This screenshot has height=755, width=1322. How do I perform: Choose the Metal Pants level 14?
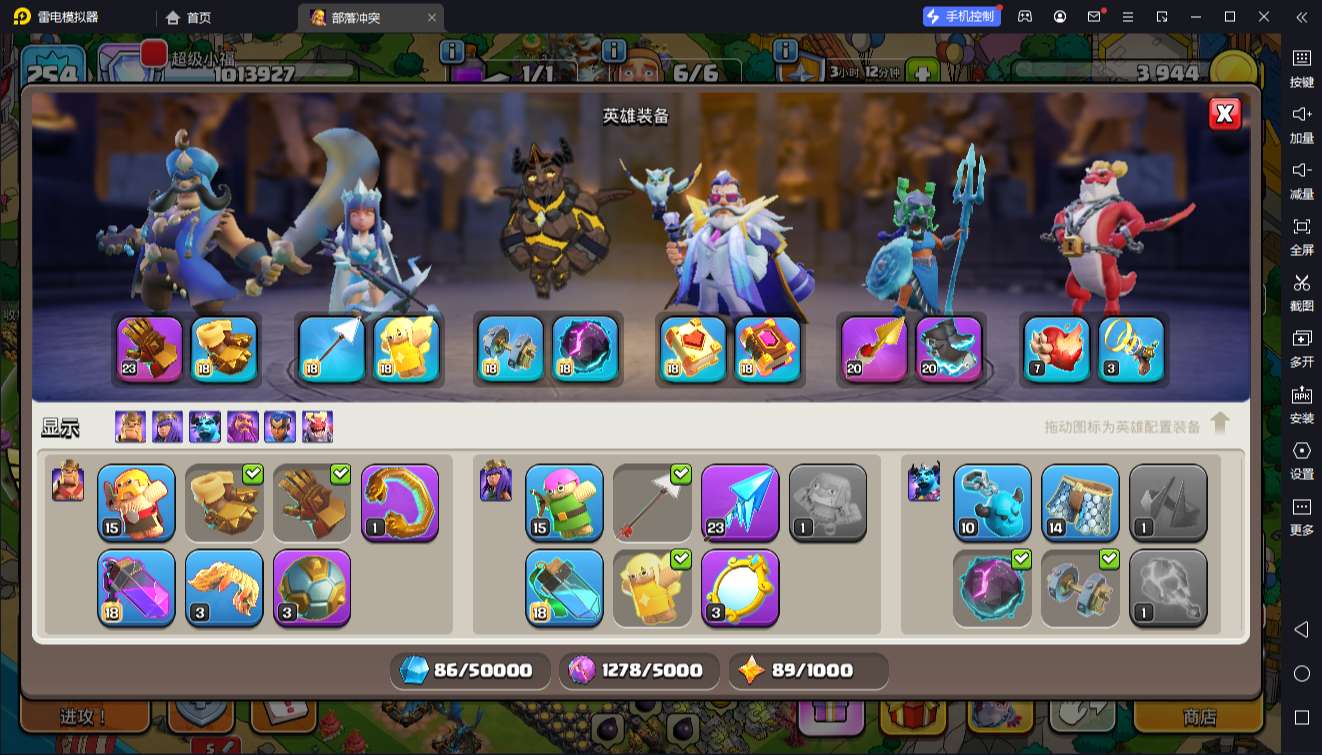point(1080,503)
